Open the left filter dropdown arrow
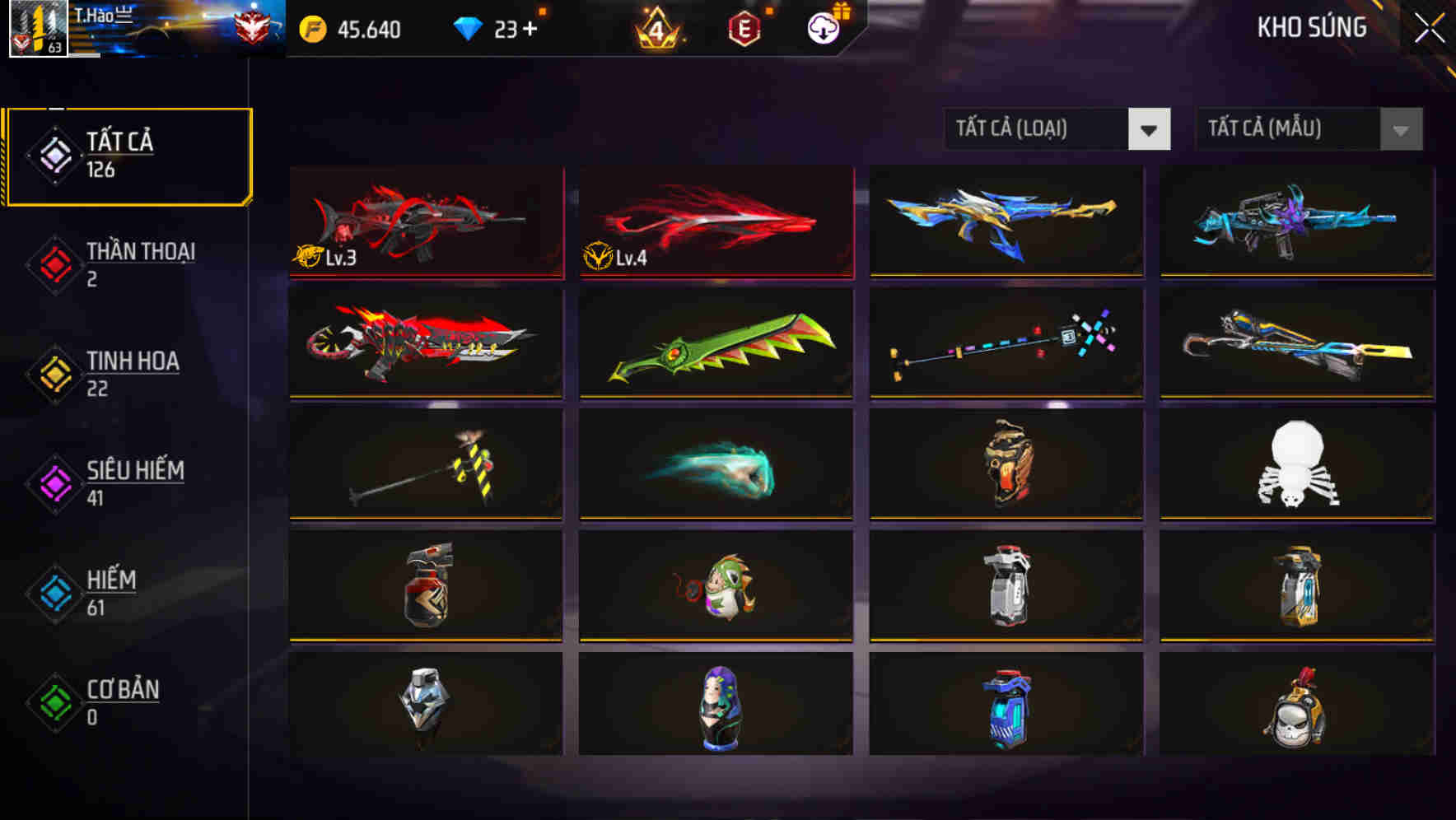1456x820 pixels. (1151, 129)
